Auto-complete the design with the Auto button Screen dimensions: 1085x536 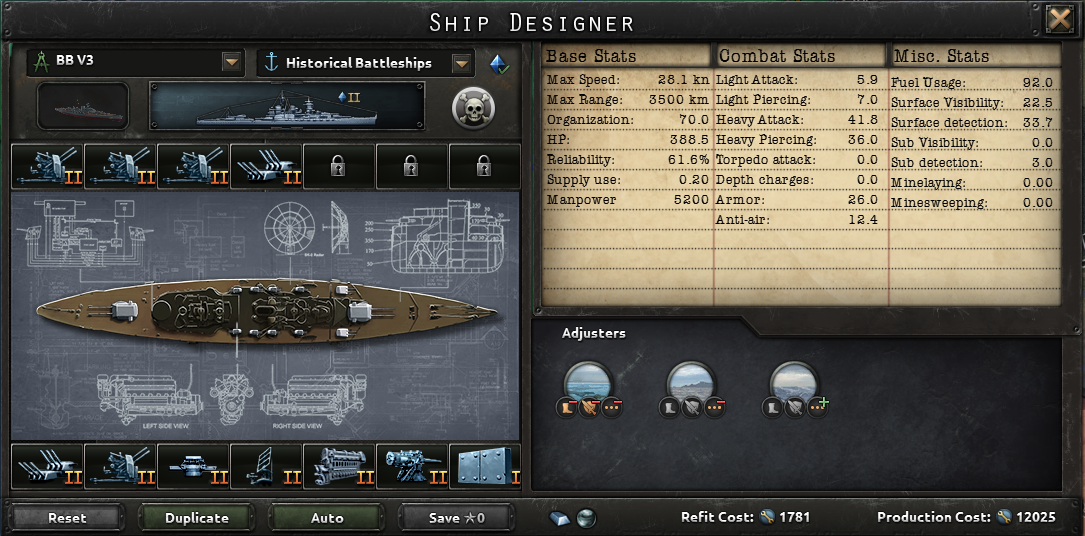coord(327,518)
